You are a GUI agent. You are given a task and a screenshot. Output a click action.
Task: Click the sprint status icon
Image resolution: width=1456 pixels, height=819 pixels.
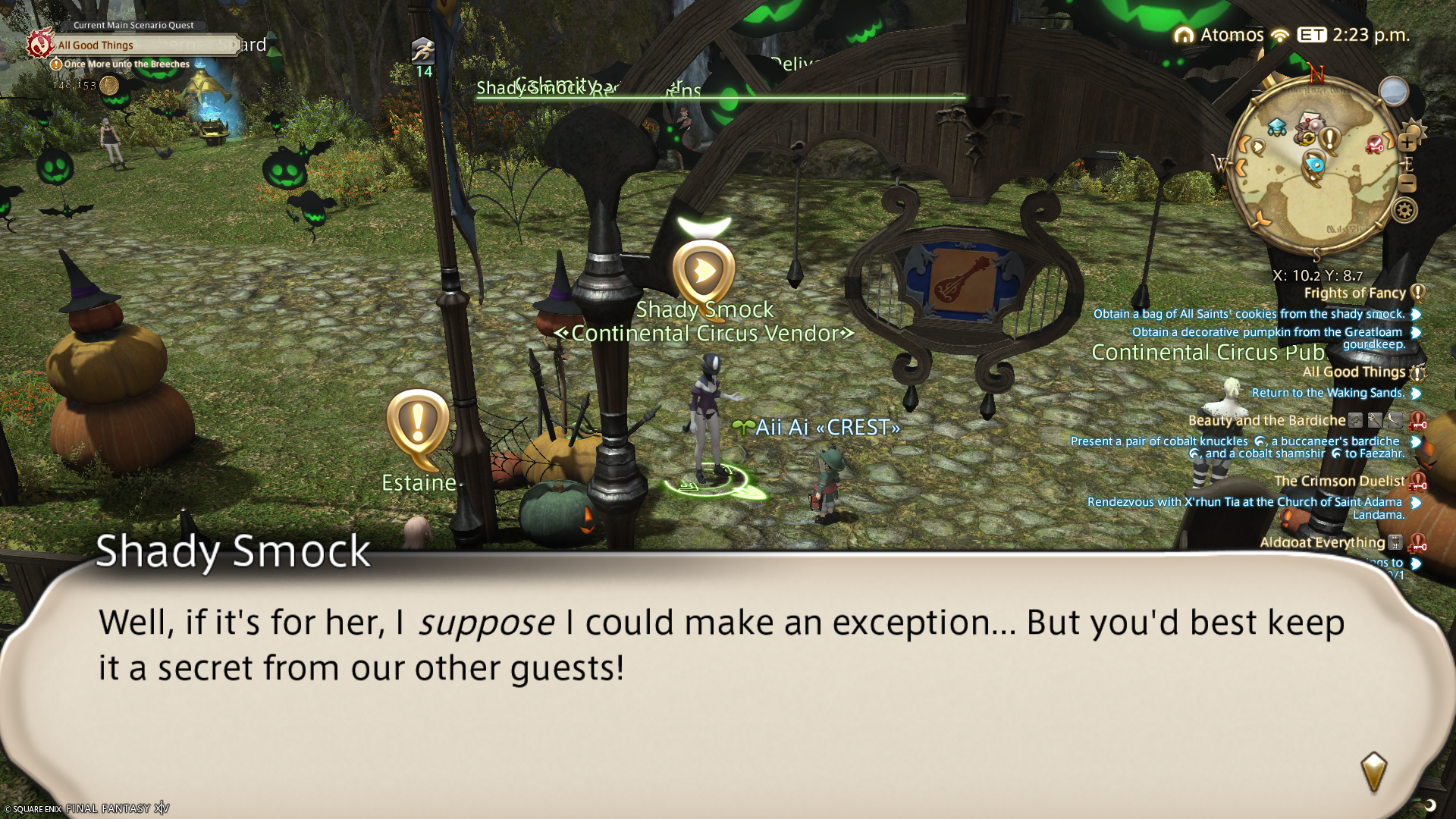click(x=423, y=52)
